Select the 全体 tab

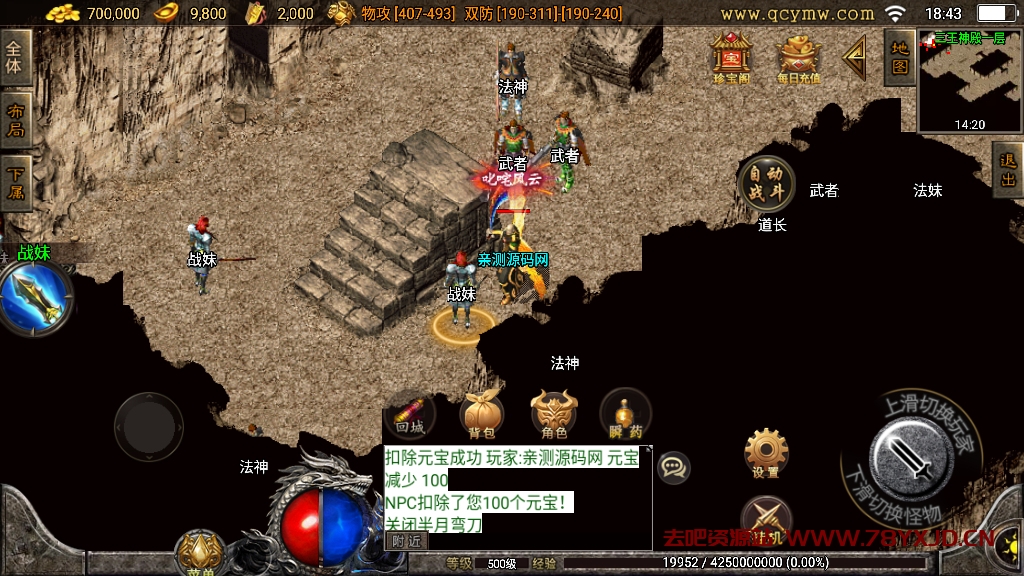15,57
